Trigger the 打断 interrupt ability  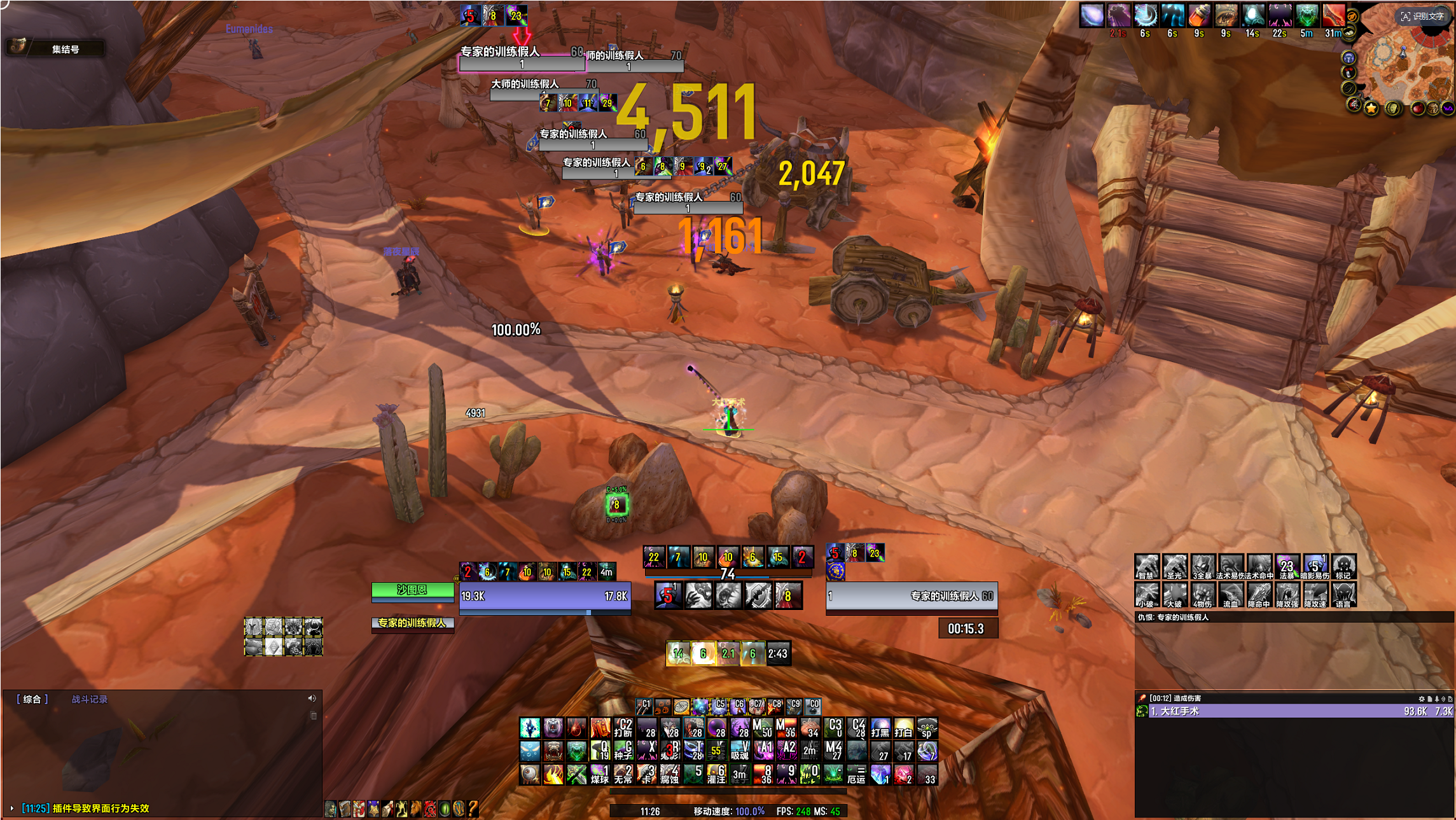pyautogui.click(x=623, y=728)
